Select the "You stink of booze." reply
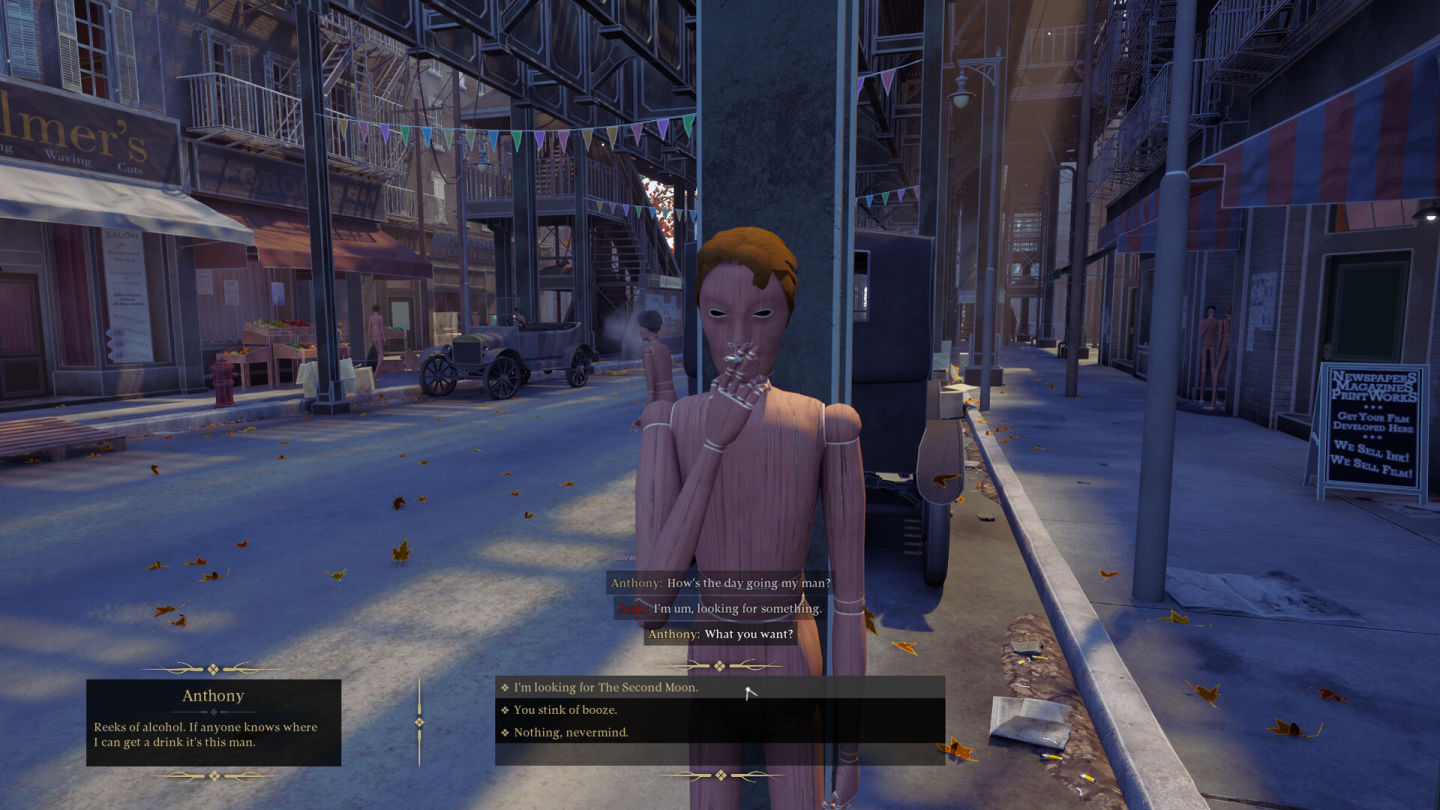1440x810 pixels. [x=565, y=710]
